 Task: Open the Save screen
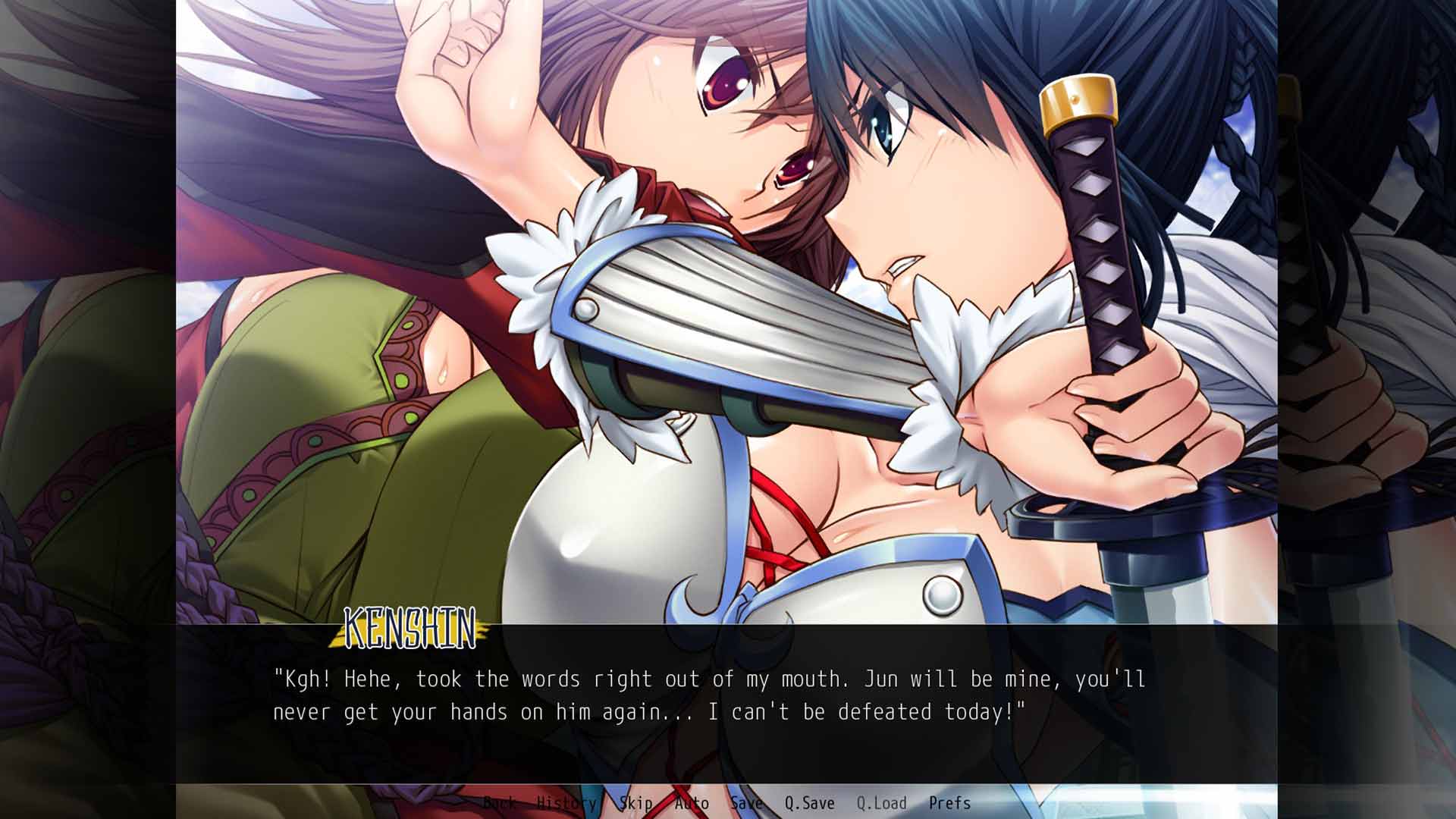coord(746,802)
